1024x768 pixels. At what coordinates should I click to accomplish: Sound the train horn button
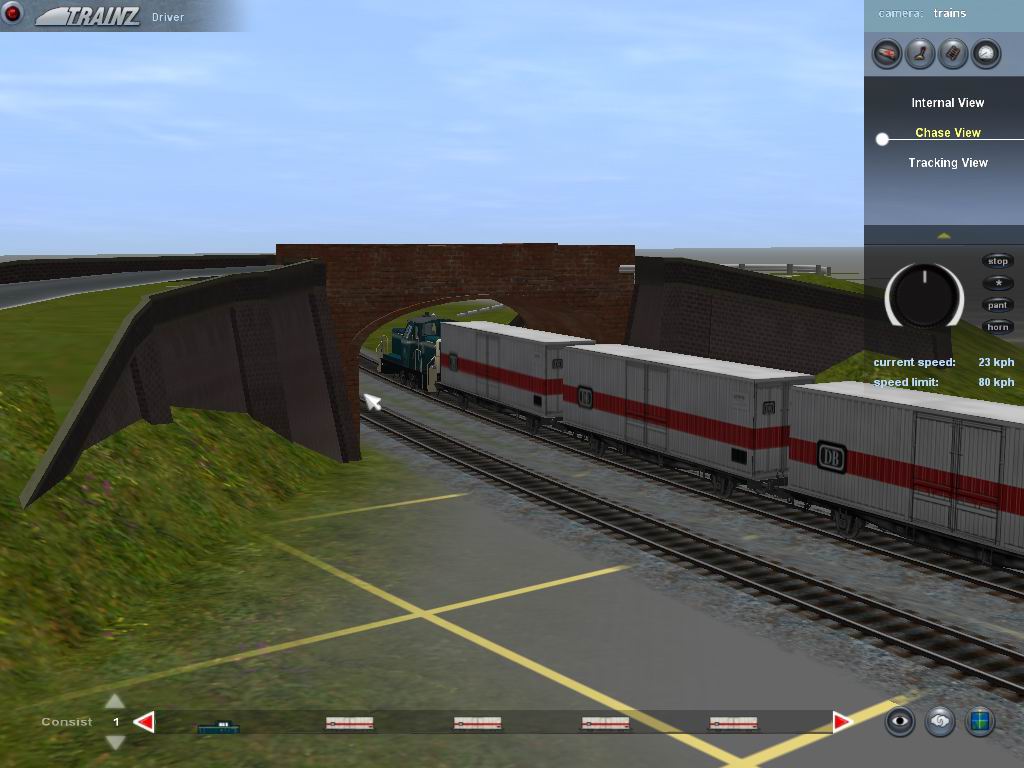pos(998,327)
